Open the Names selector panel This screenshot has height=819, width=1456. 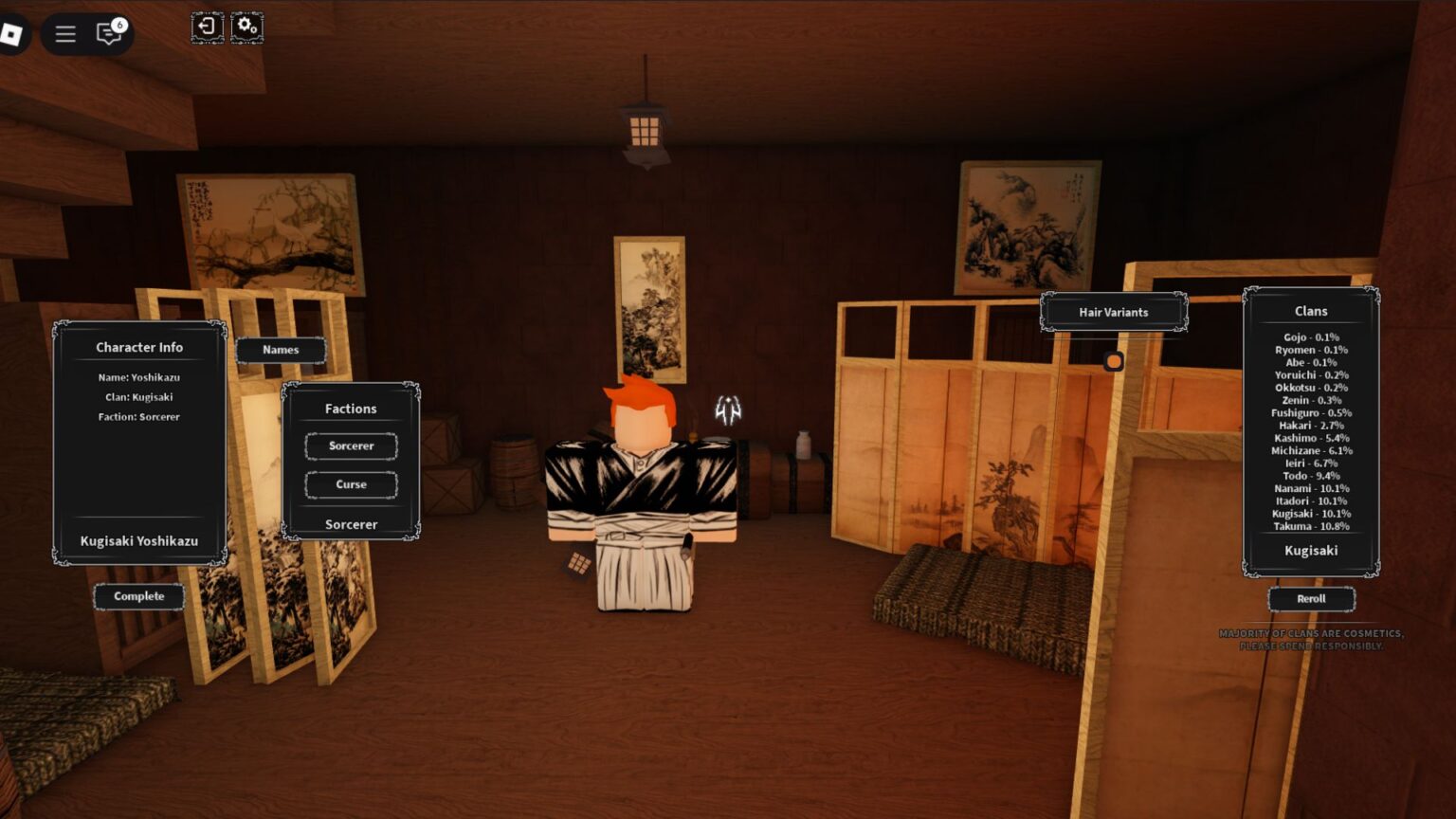click(x=280, y=350)
